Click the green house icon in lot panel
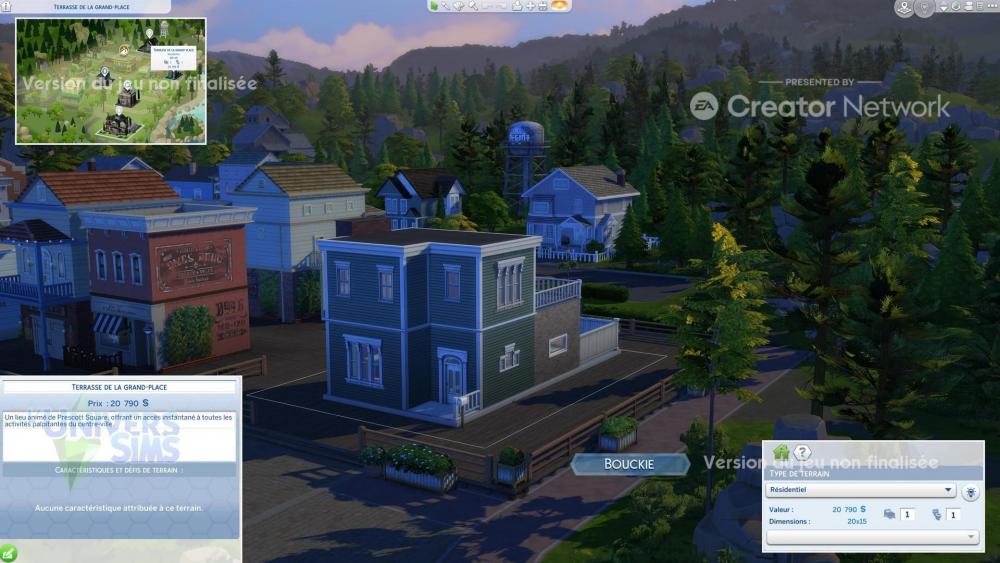 pos(781,453)
